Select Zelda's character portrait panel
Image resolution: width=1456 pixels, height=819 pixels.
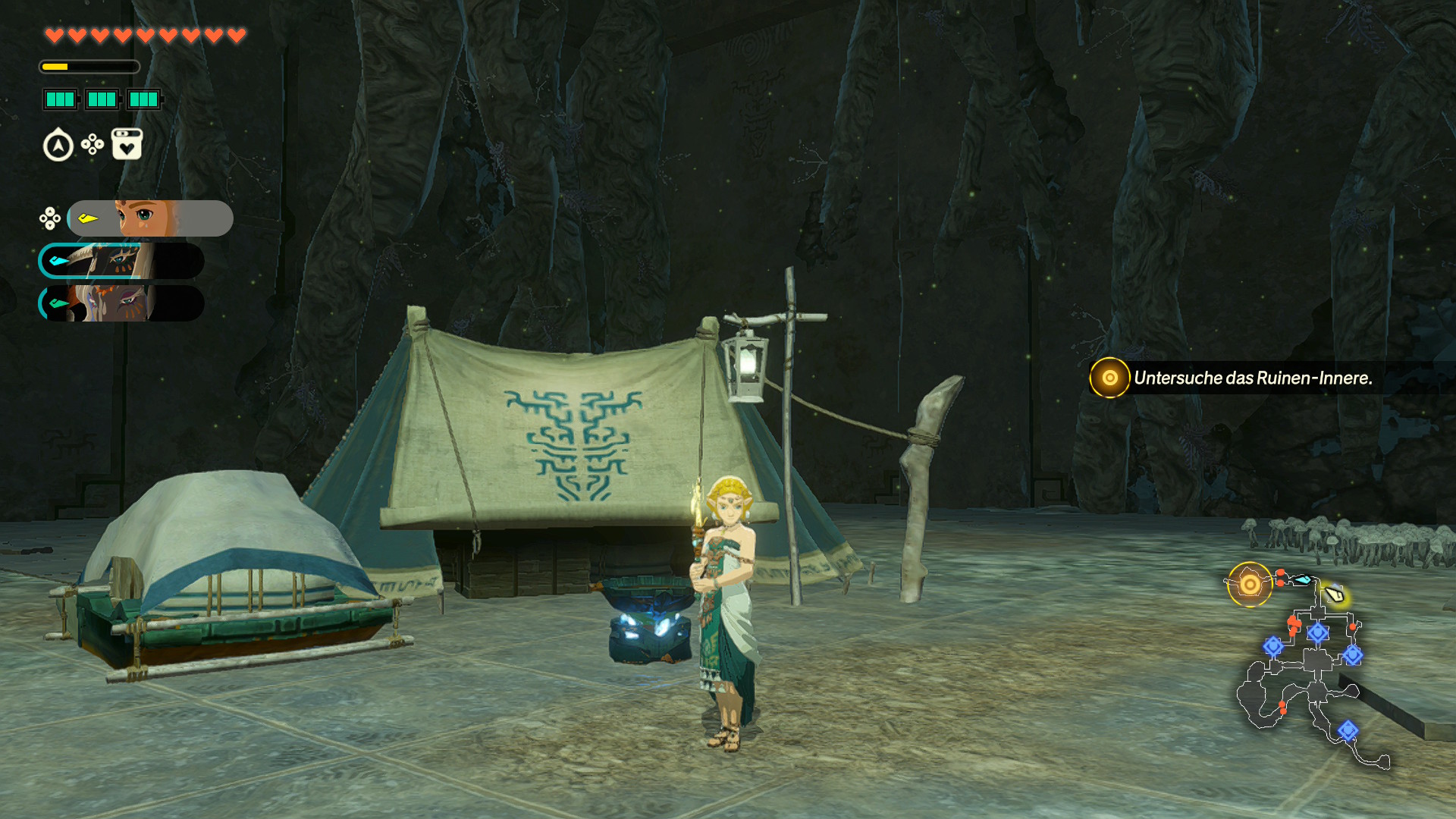[x=149, y=218]
